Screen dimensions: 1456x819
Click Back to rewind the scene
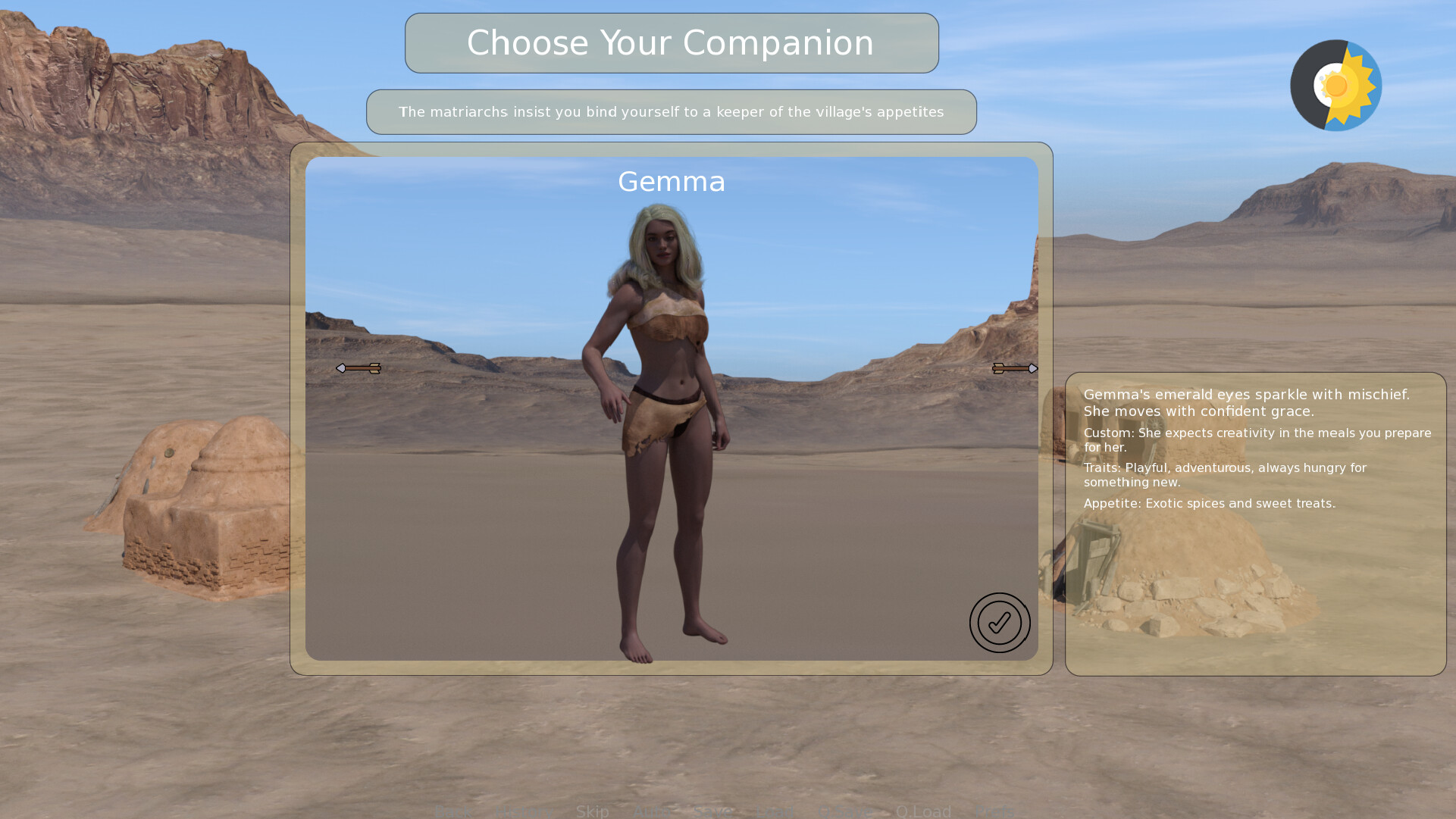(453, 811)
